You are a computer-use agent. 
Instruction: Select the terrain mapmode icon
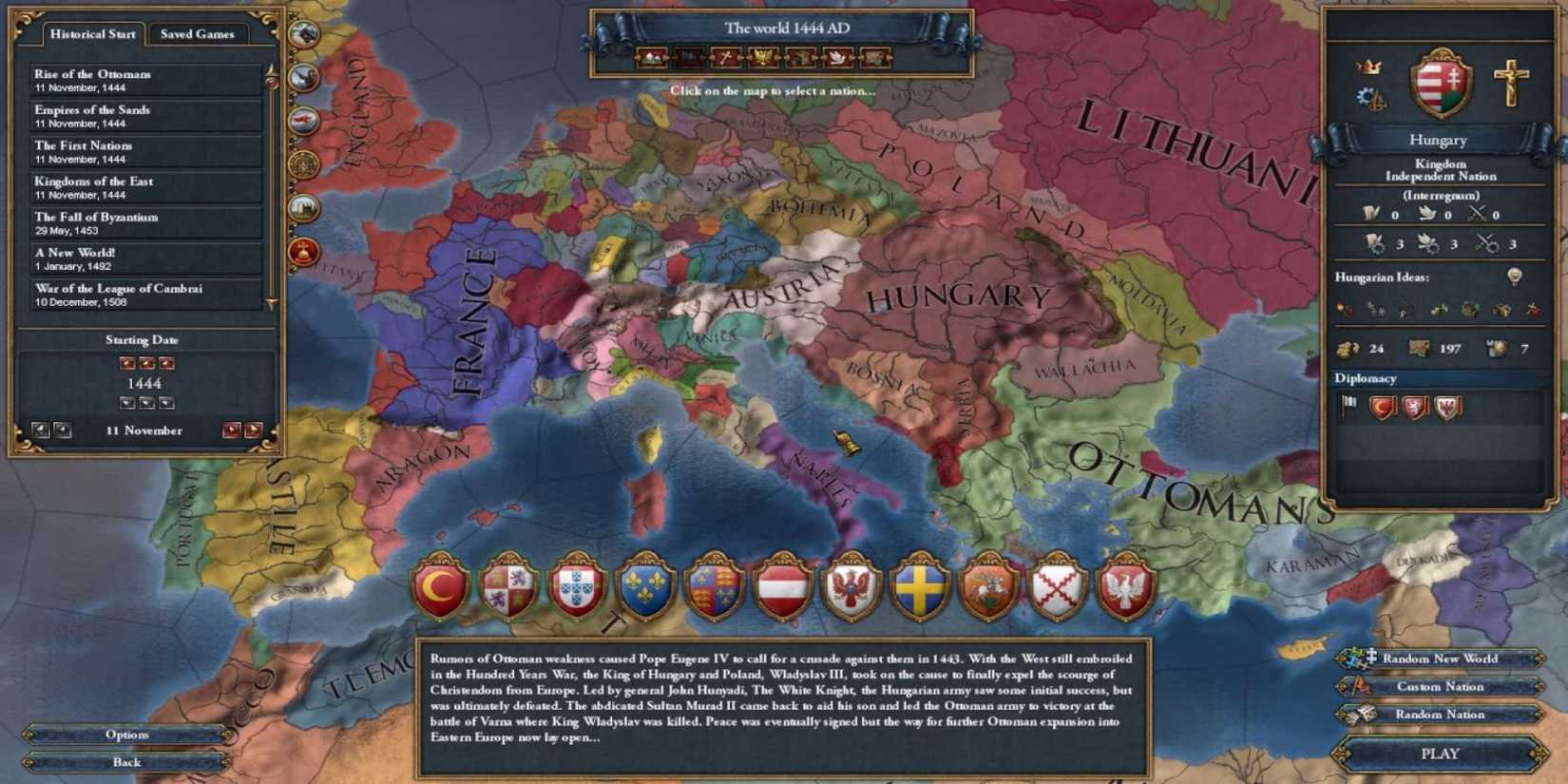(x=650, y=57)
